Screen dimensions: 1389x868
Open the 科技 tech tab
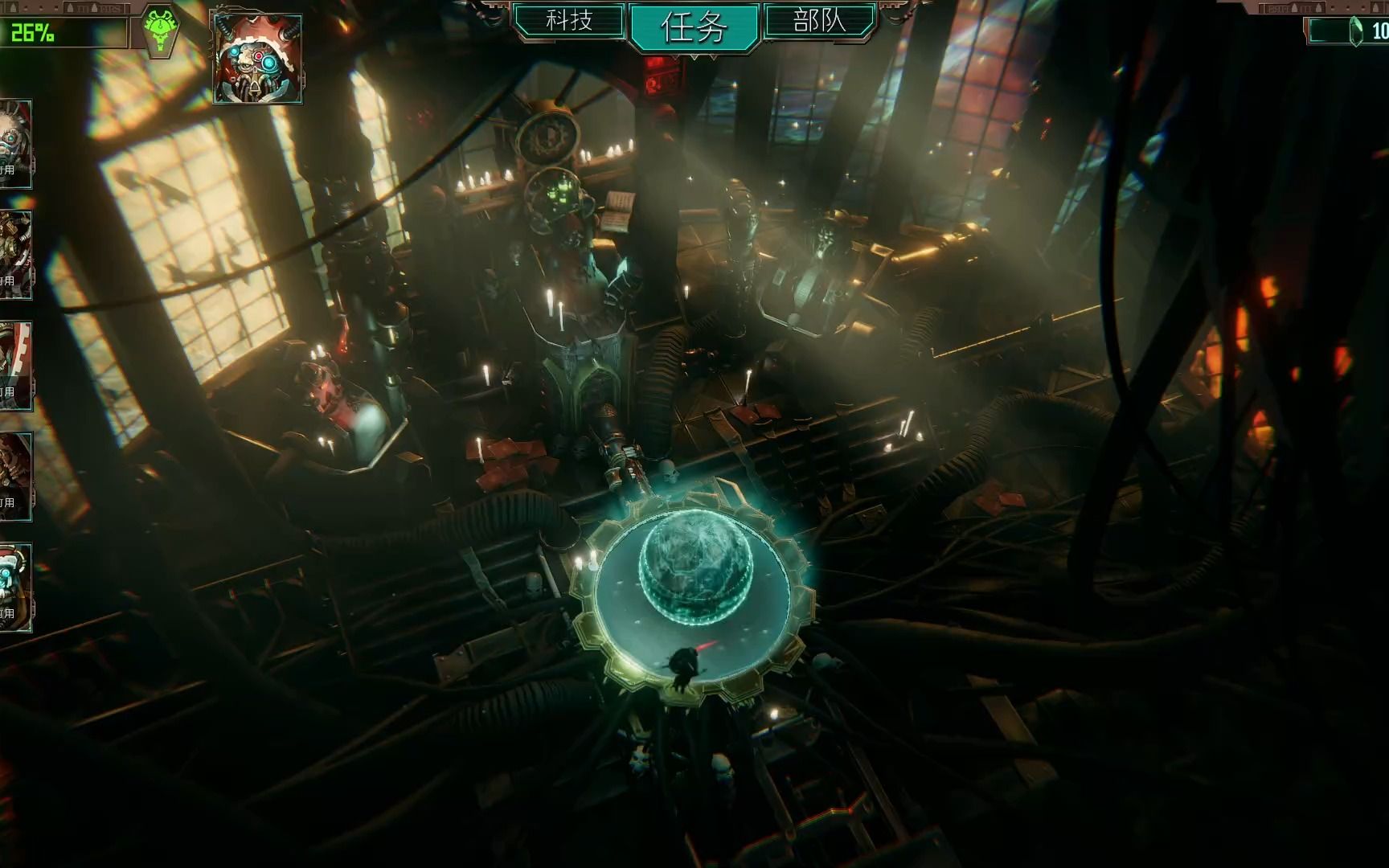tap(569, 21)
